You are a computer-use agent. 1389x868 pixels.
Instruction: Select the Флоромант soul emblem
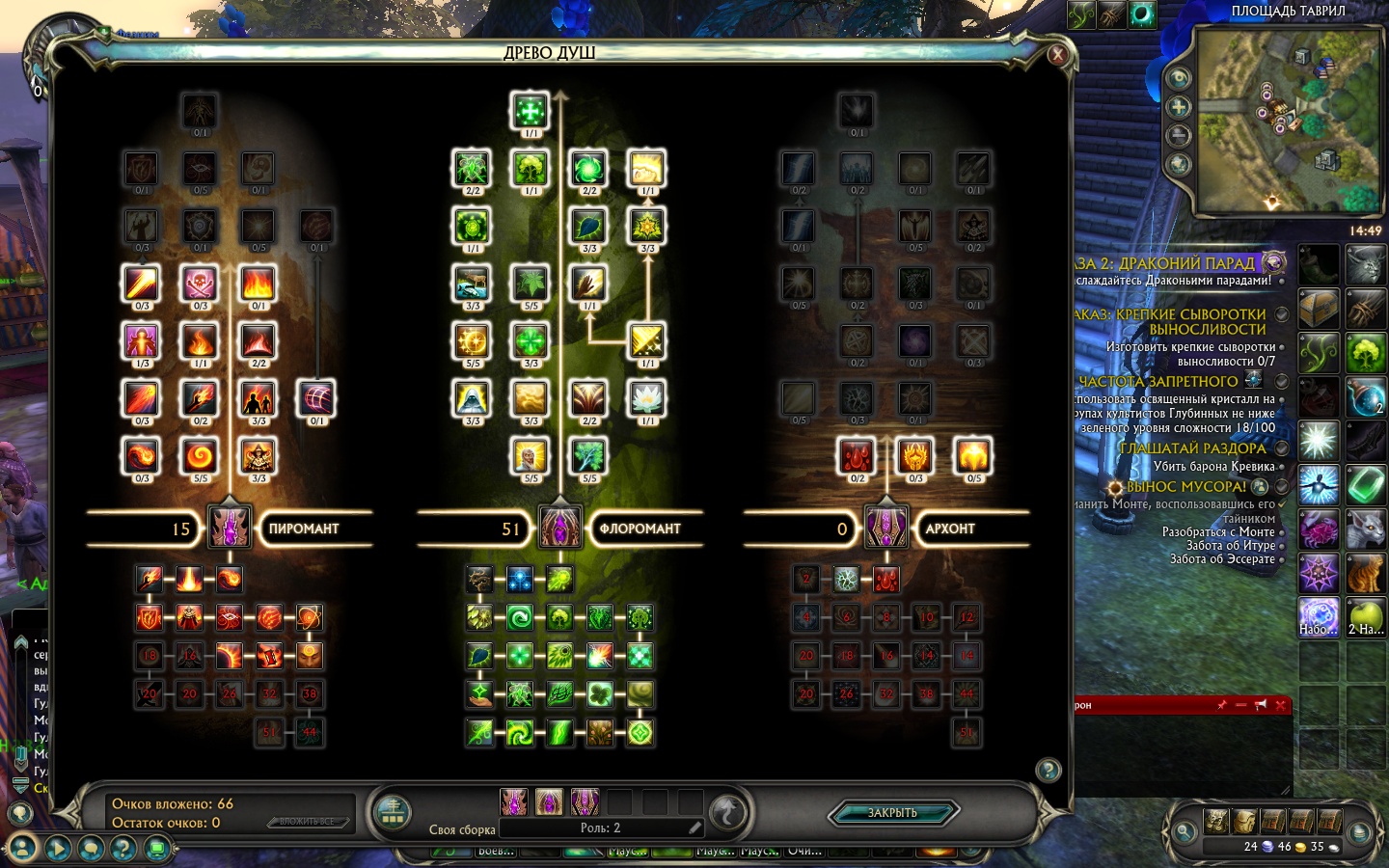point(559,528)
